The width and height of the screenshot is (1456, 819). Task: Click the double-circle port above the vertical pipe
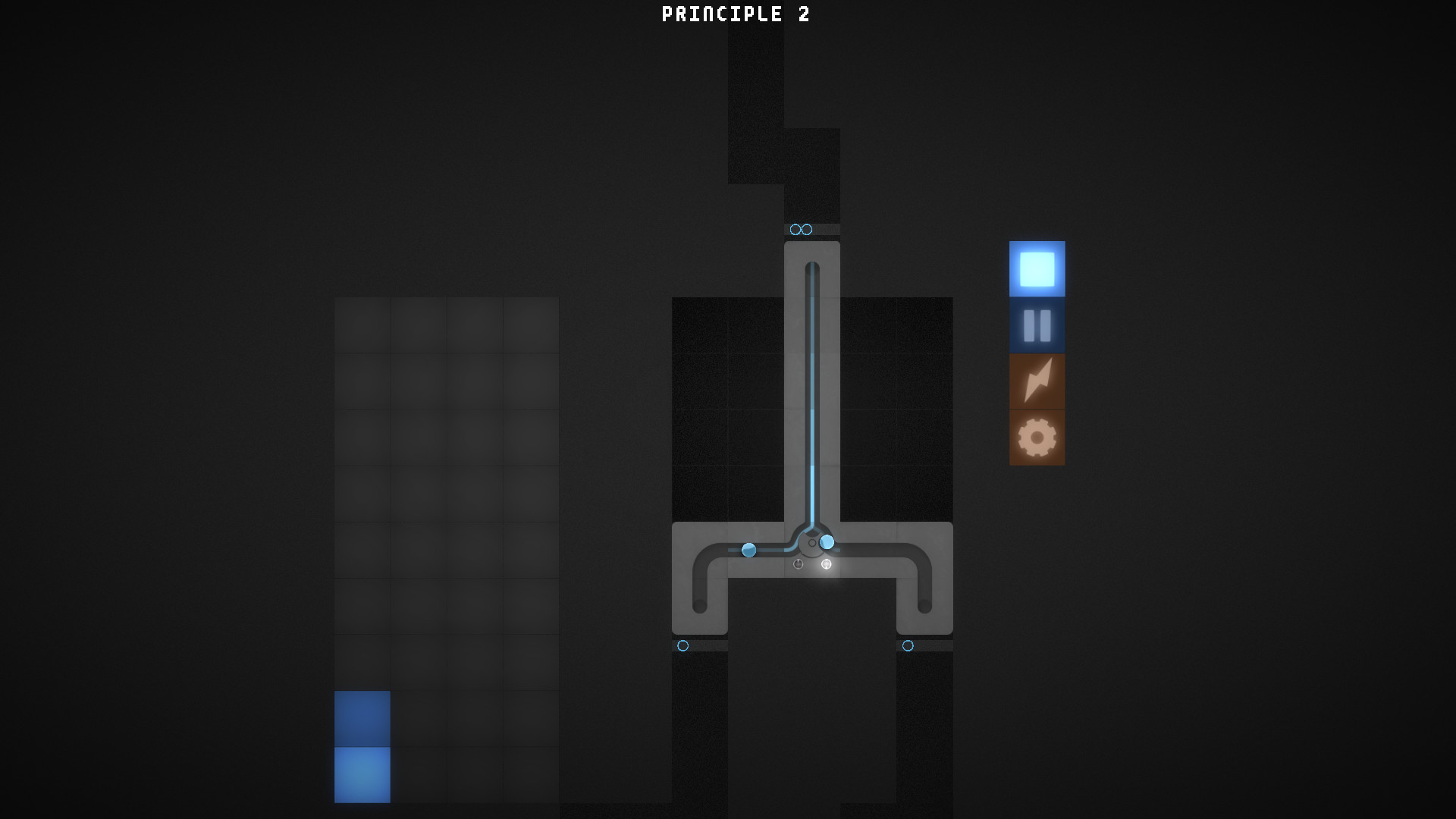tap(800, 229)
